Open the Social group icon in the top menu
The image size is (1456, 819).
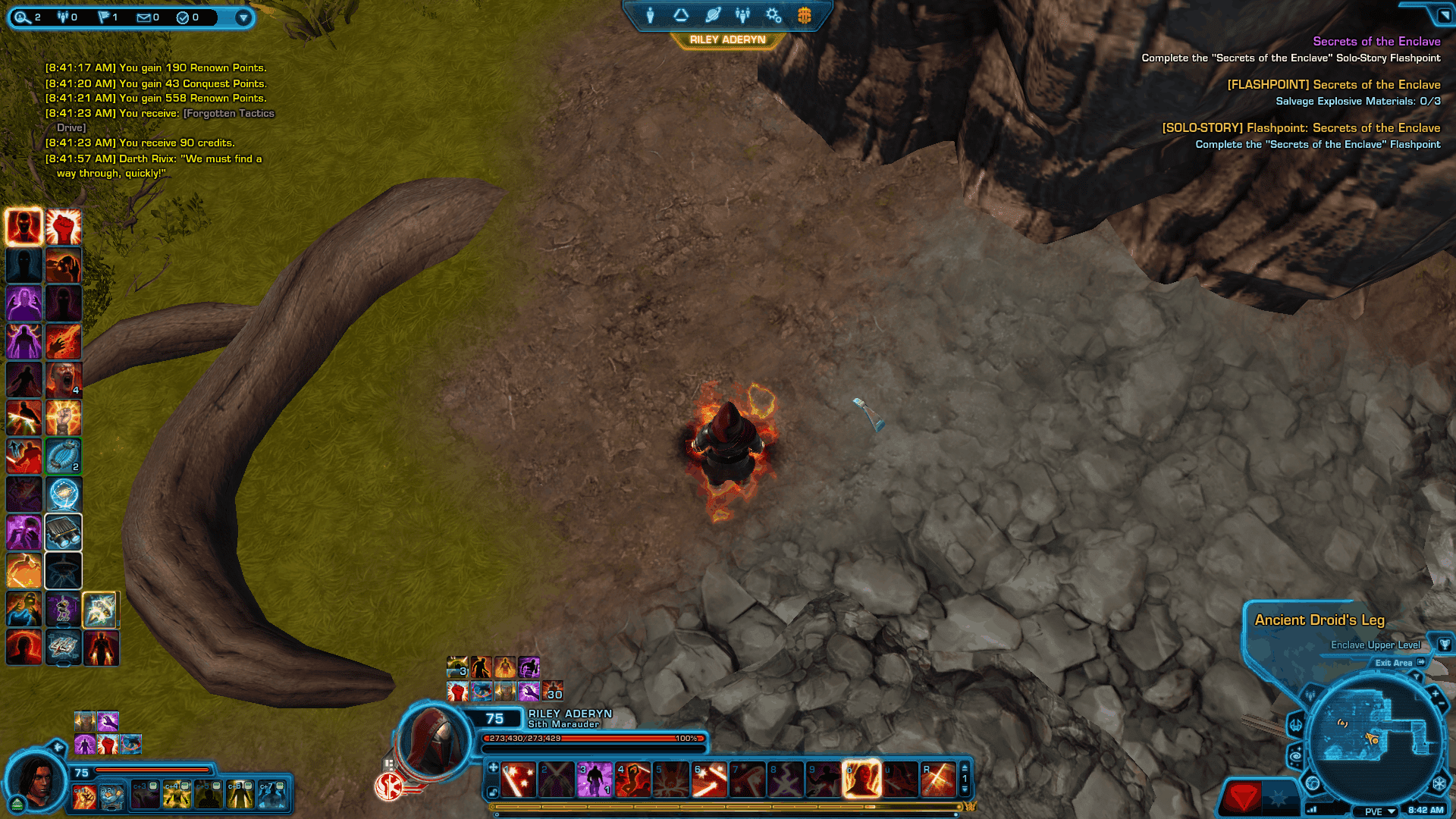pos(743,15)
